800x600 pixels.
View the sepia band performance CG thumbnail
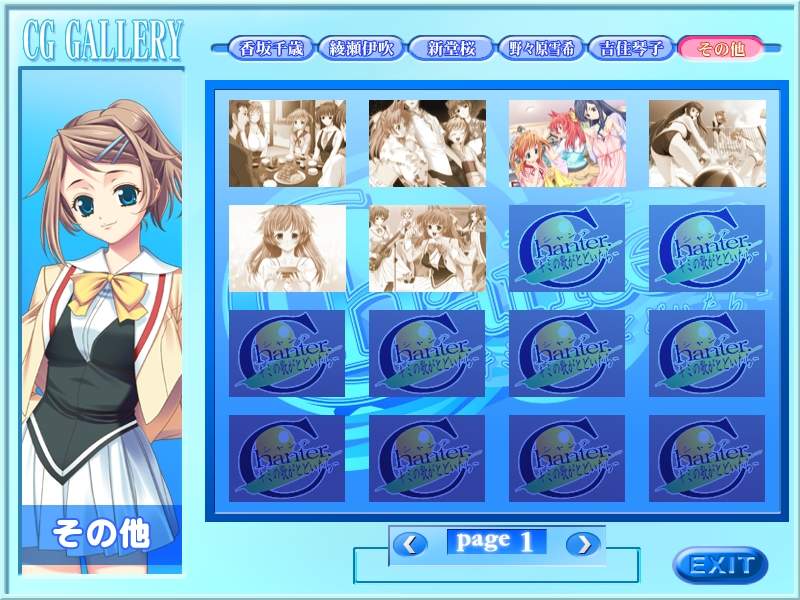tap(427, 249)
